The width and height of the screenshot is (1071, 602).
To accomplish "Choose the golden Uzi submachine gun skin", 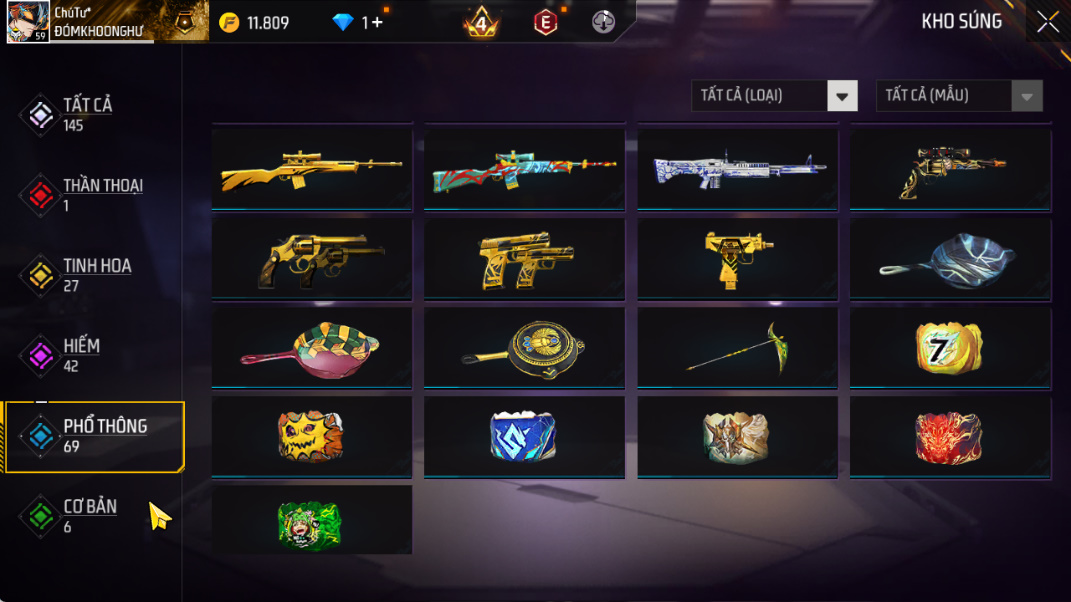I will (x=738, y=258).
